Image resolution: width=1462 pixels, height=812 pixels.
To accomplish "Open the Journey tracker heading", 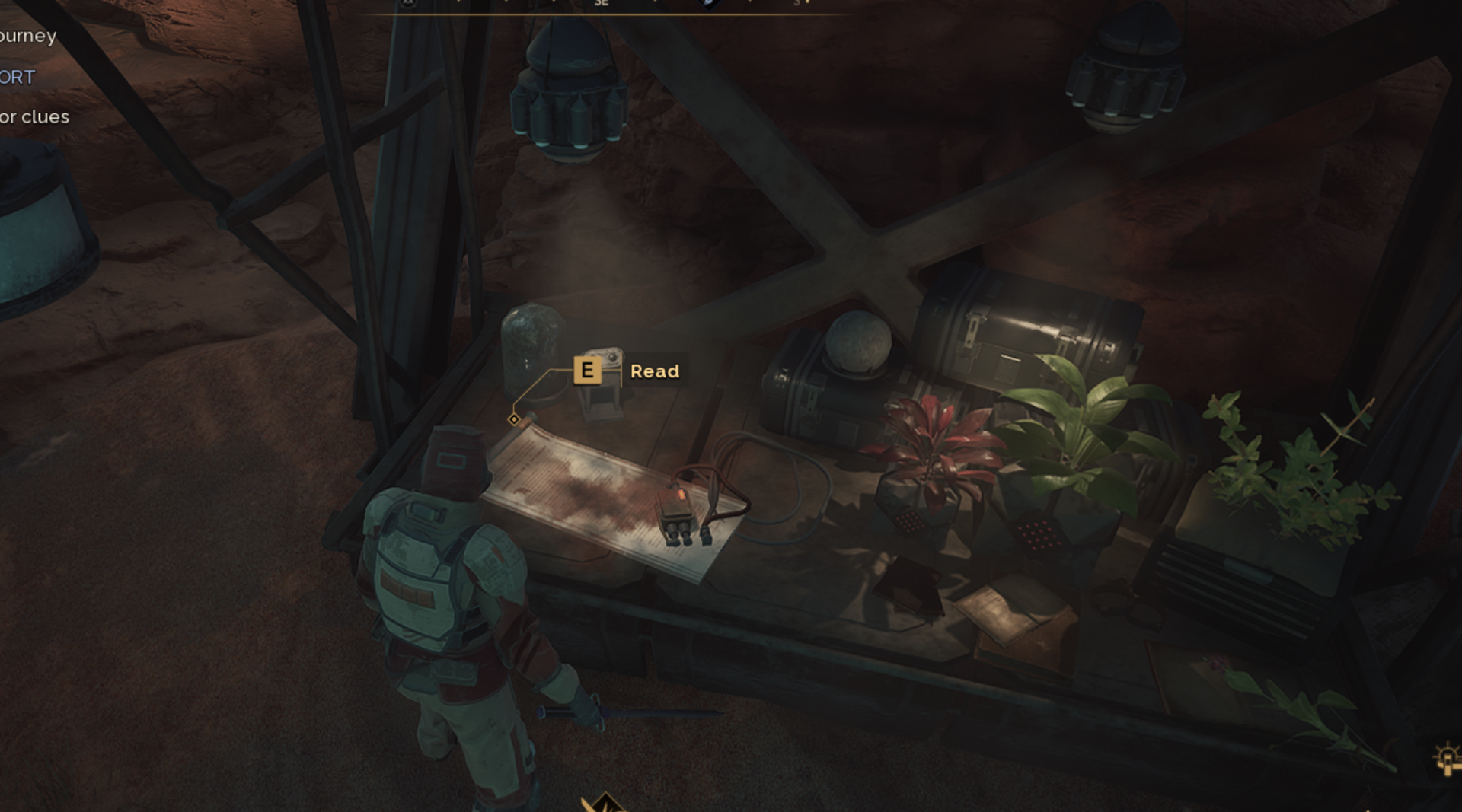I will (28, 36).
